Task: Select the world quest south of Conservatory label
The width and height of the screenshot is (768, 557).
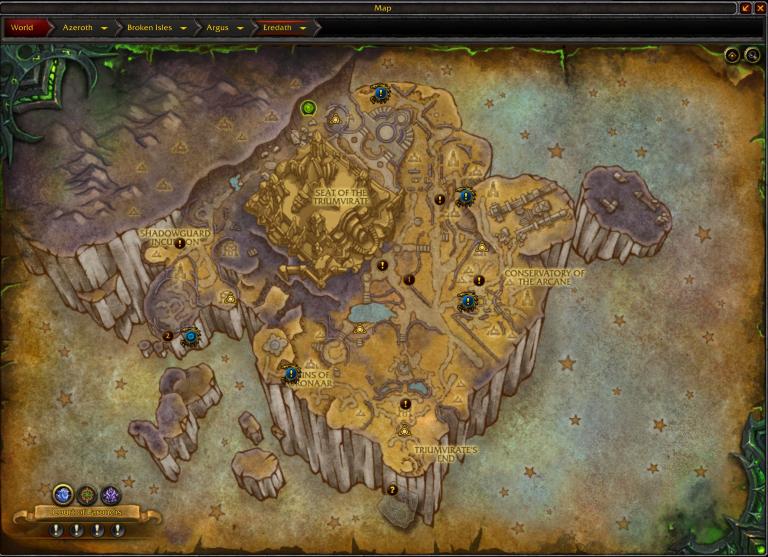Action: pos(467,301)
